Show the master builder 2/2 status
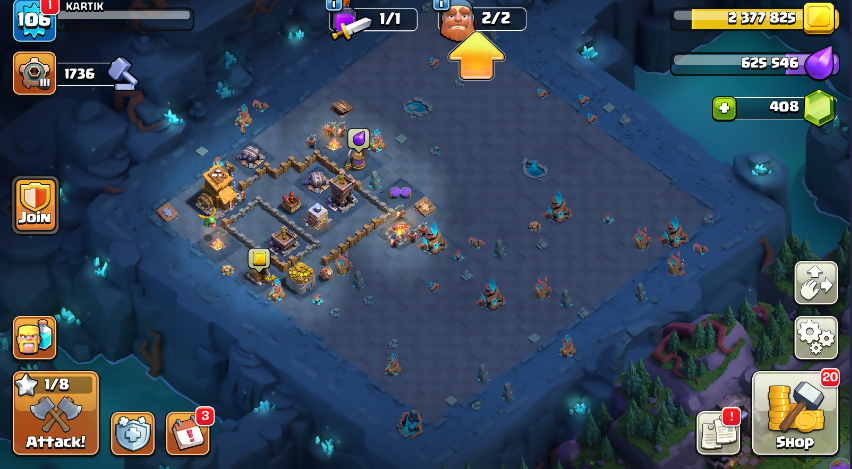The width and height of the screenshot is (852, 469). [482, 19]
